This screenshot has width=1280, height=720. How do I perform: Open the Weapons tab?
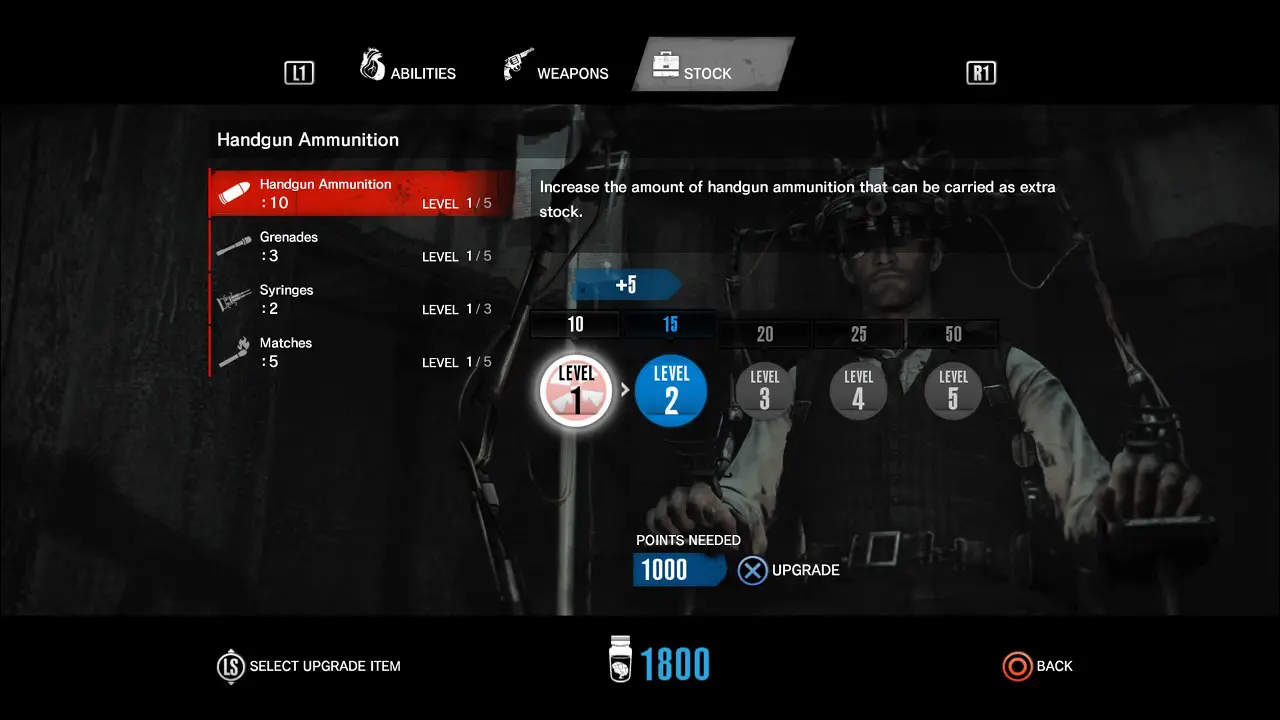click(x=557, y=72)
